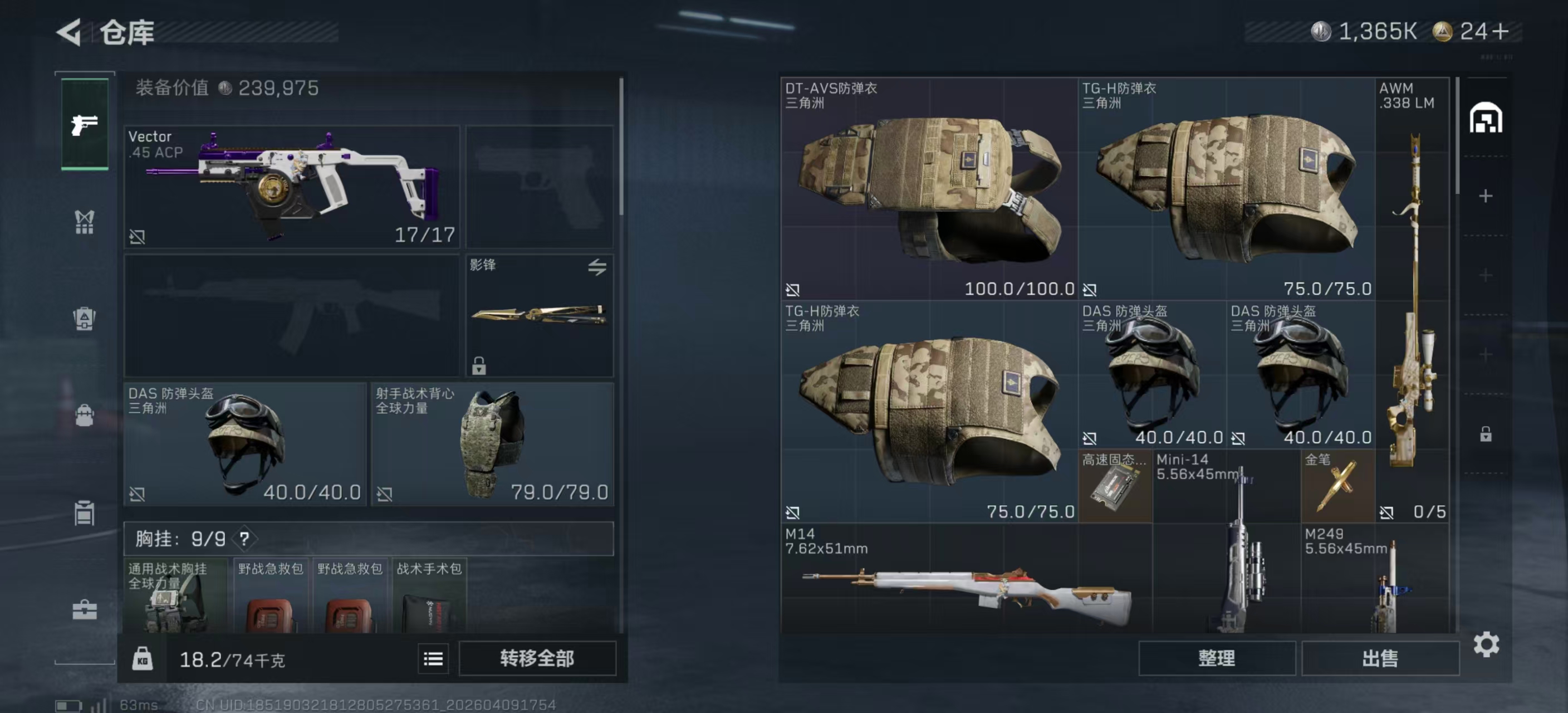This screenshot has height=713, width=1568.
Task: Go back using the arrow beside 仓库
Action: pos(70,32)
